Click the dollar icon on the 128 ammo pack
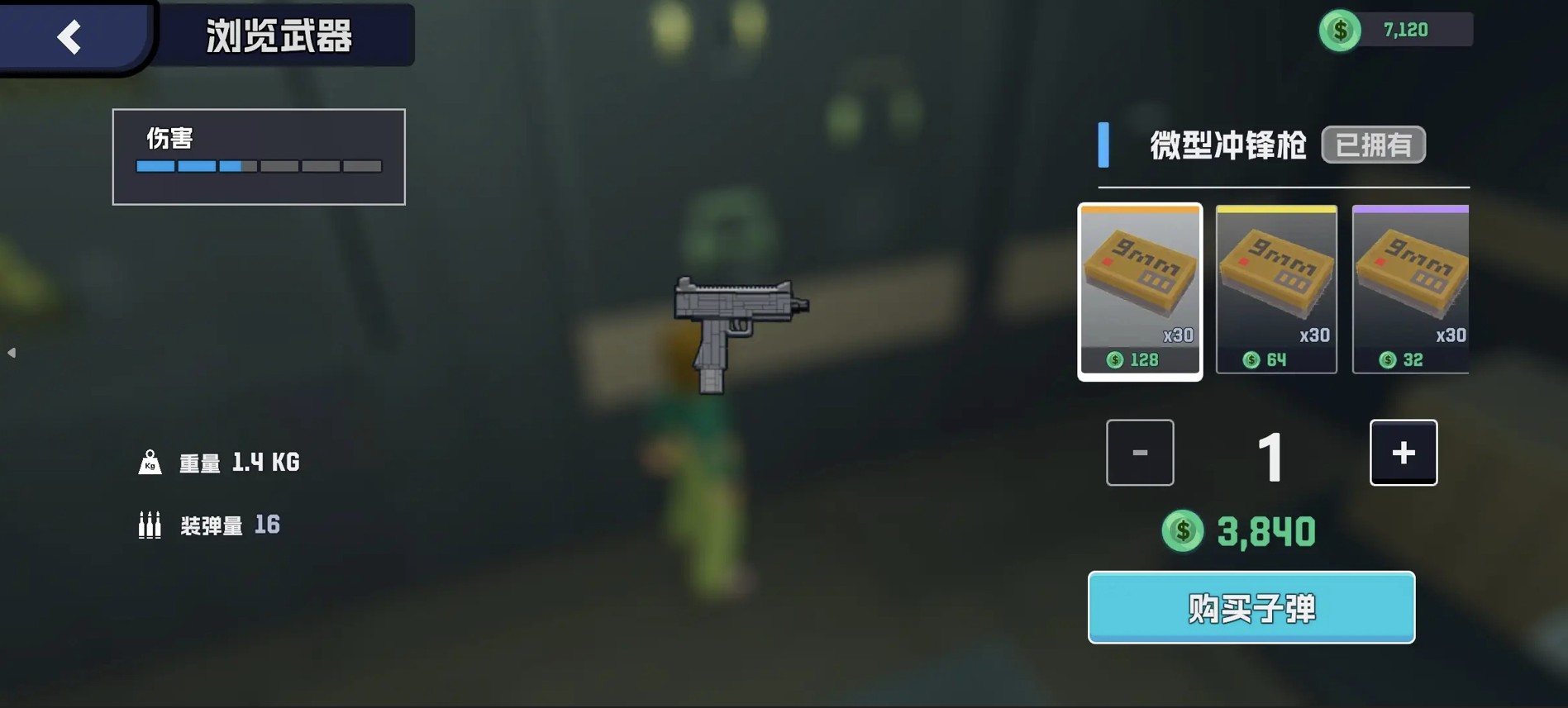1568x708 pixels. click(x=1116, y=359)
